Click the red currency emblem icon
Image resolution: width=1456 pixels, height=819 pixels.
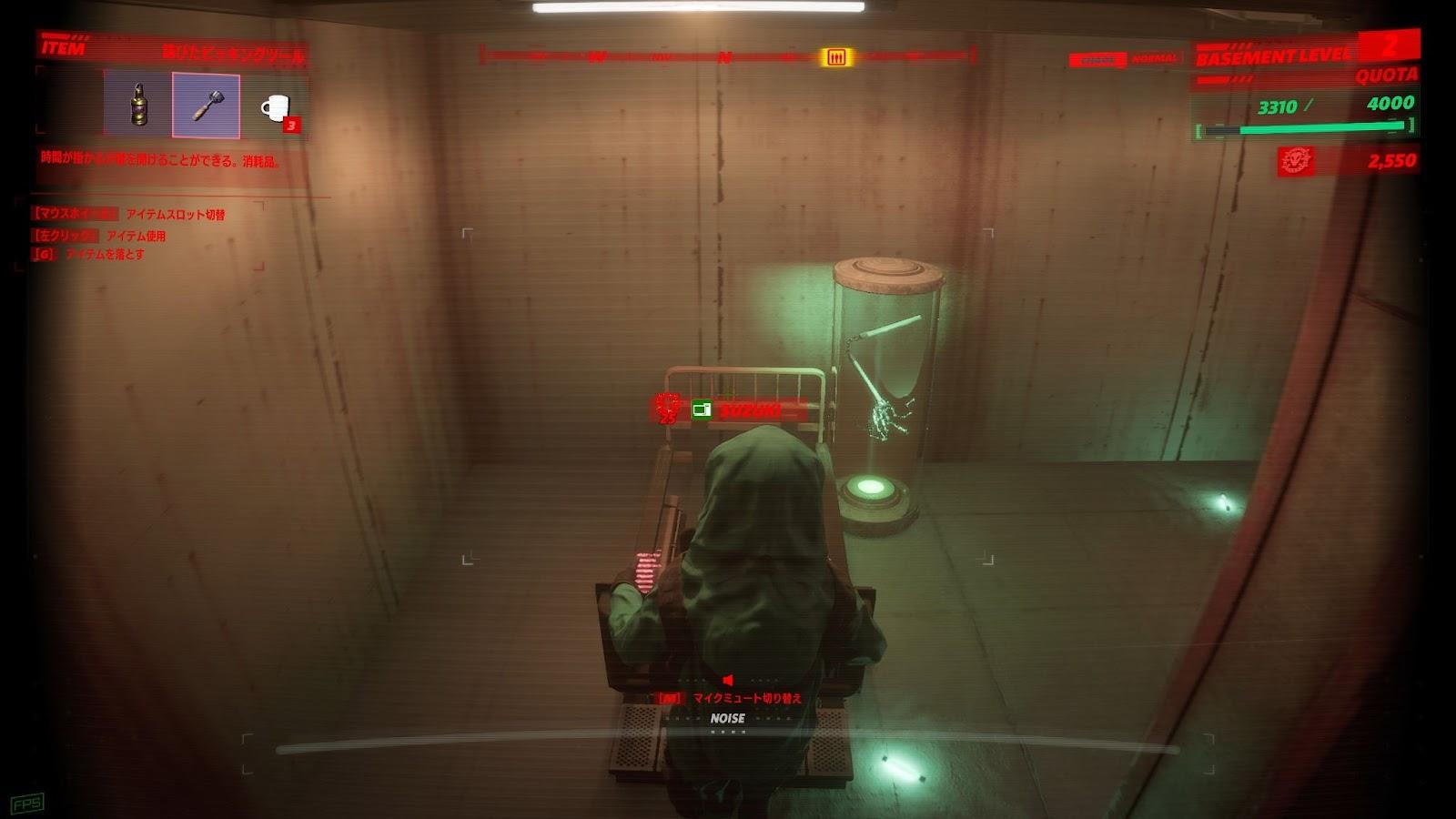click(1297, 161)
